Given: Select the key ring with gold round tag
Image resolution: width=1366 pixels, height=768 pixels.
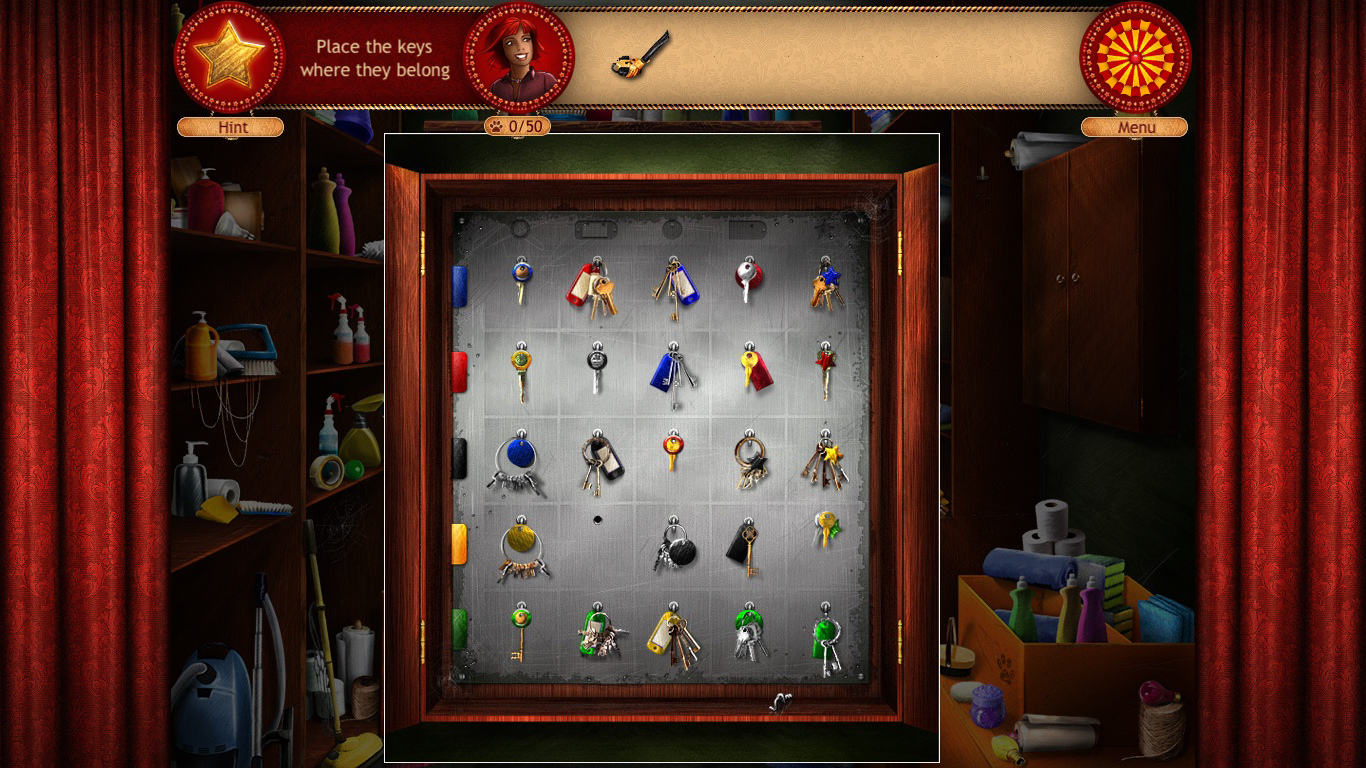Looking at the screenshot, I should (520, 548).
